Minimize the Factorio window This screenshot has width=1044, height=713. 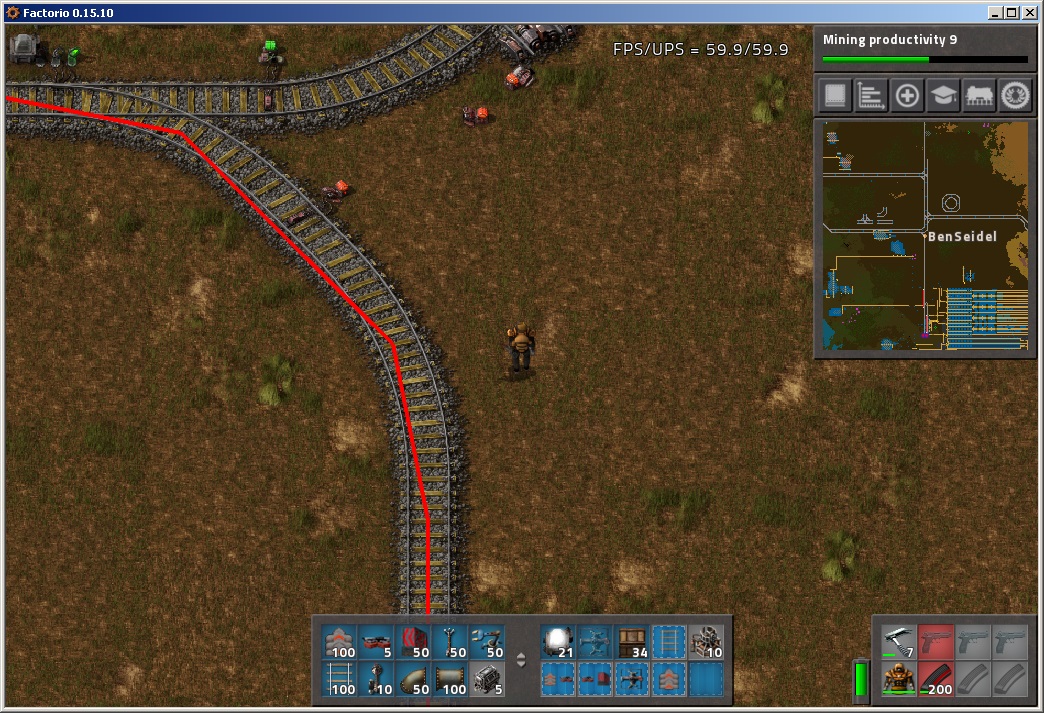(995, 13)
